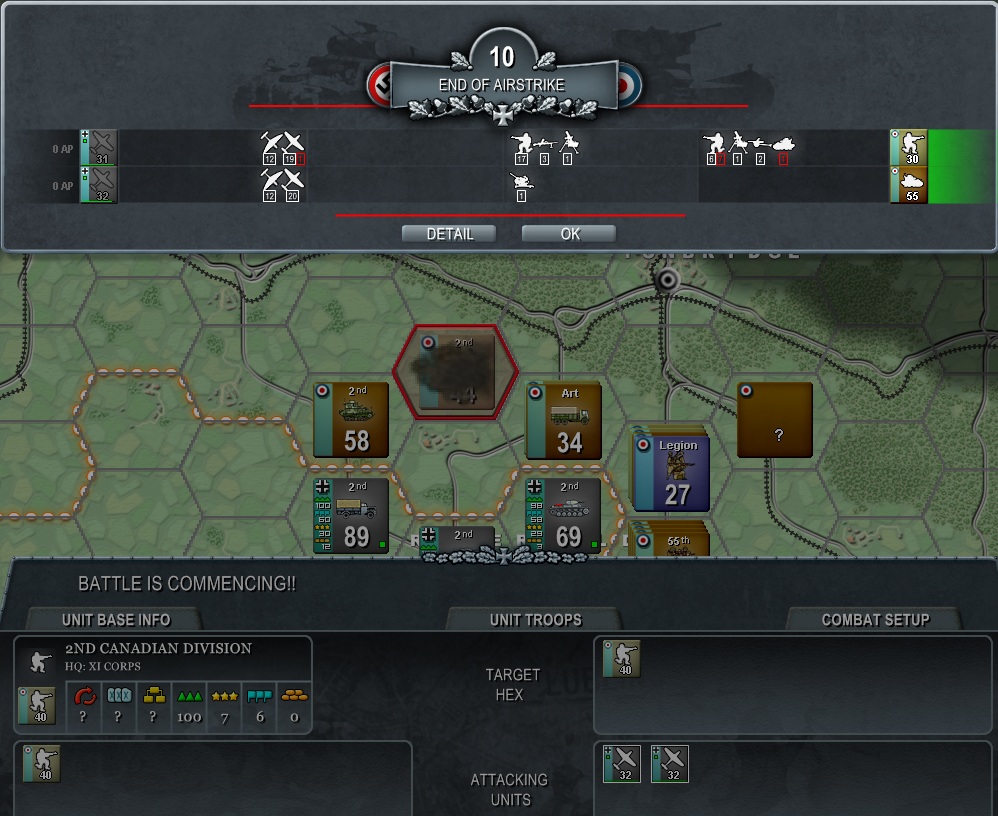Select the 2nd armored unit with strength 58
998x816 pixels.
pos(351,420)
